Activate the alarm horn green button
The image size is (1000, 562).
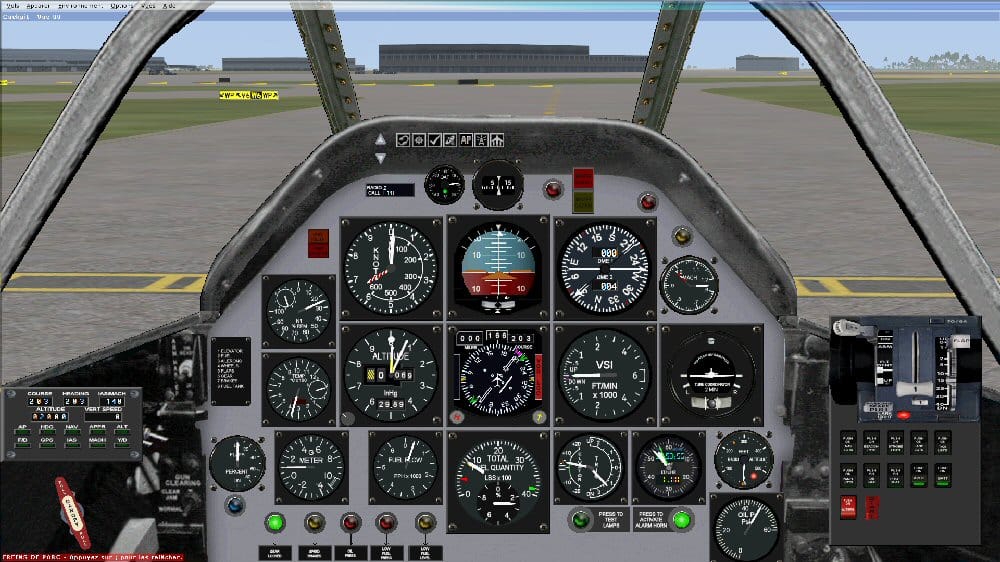[681, 519]
